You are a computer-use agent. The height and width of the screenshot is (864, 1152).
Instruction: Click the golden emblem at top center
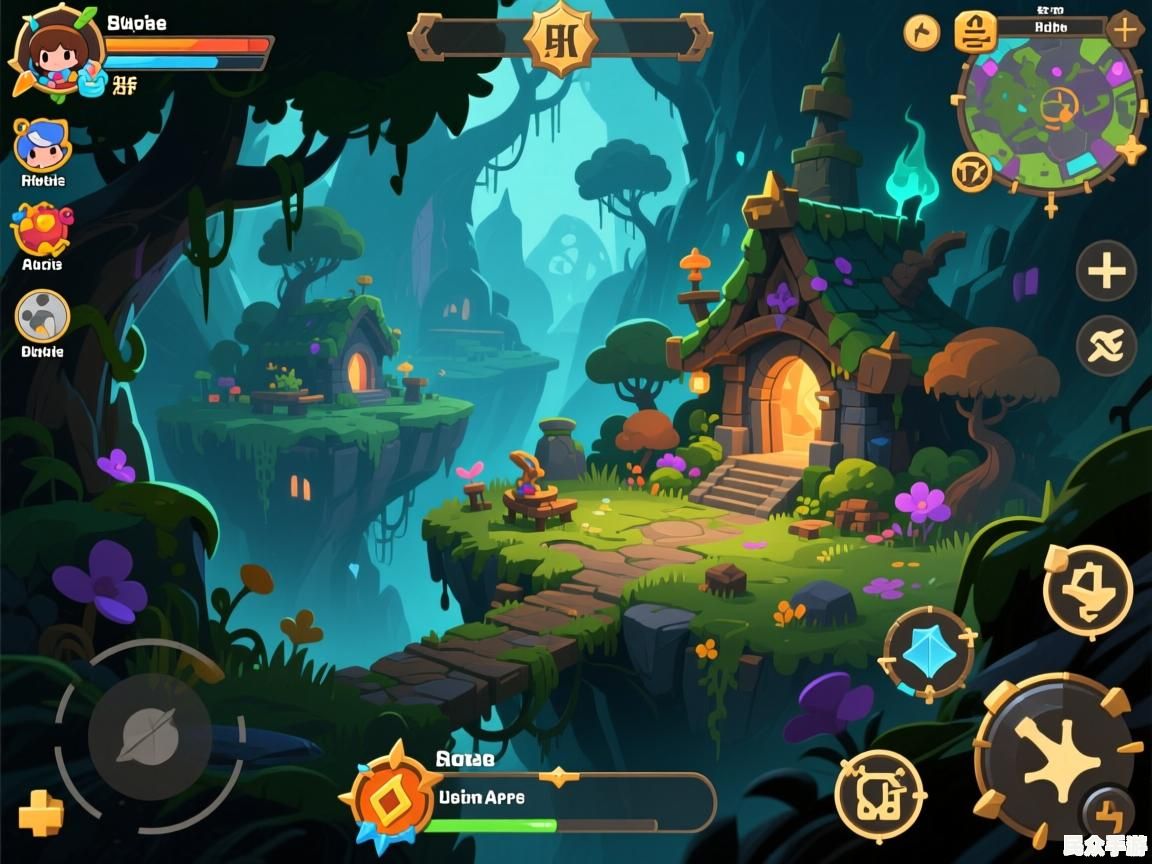[x=561, y=38]
